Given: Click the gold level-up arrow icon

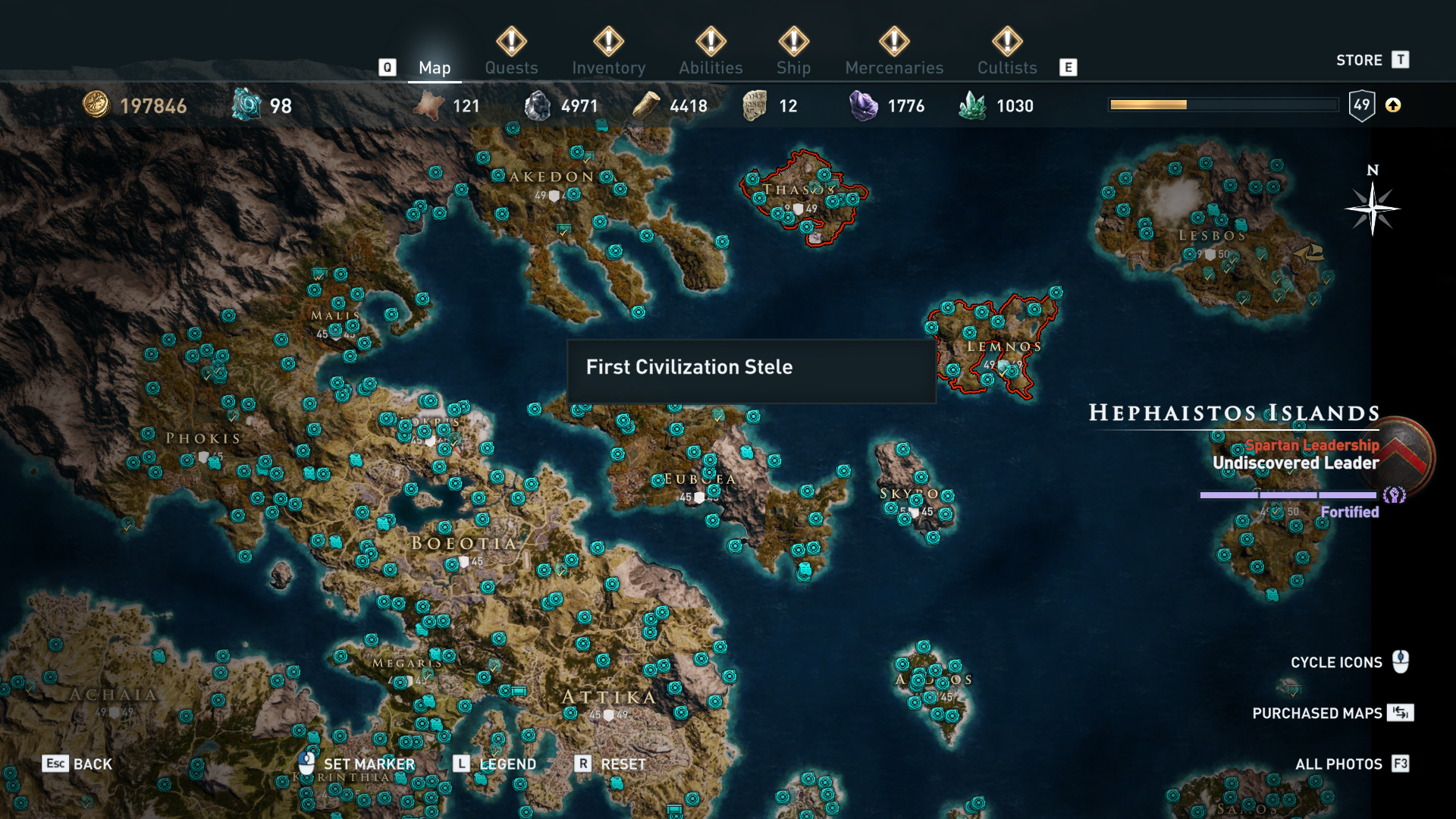Looking at the screenshot, I should point(1393,105).
